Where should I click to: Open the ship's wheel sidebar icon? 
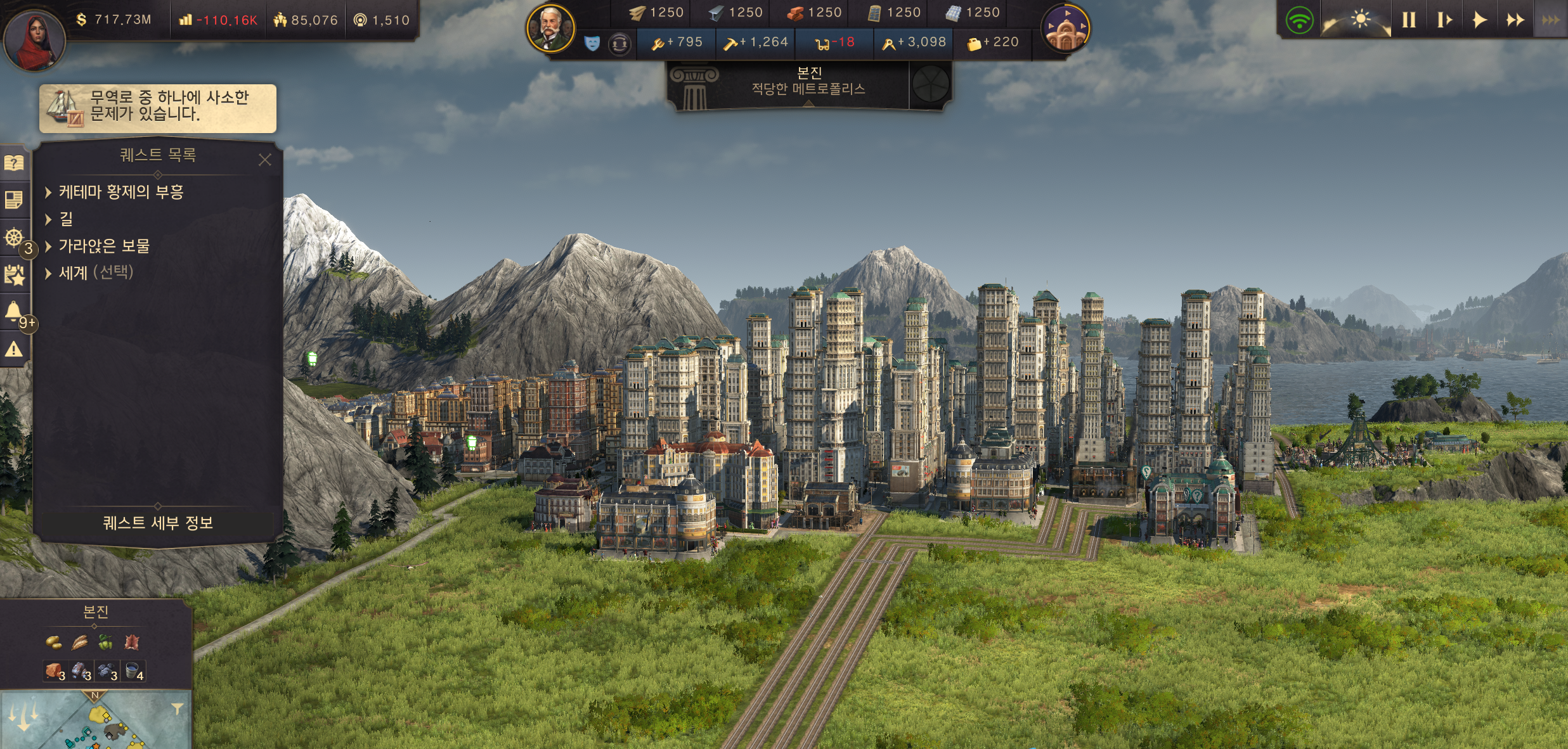point(14,238)
